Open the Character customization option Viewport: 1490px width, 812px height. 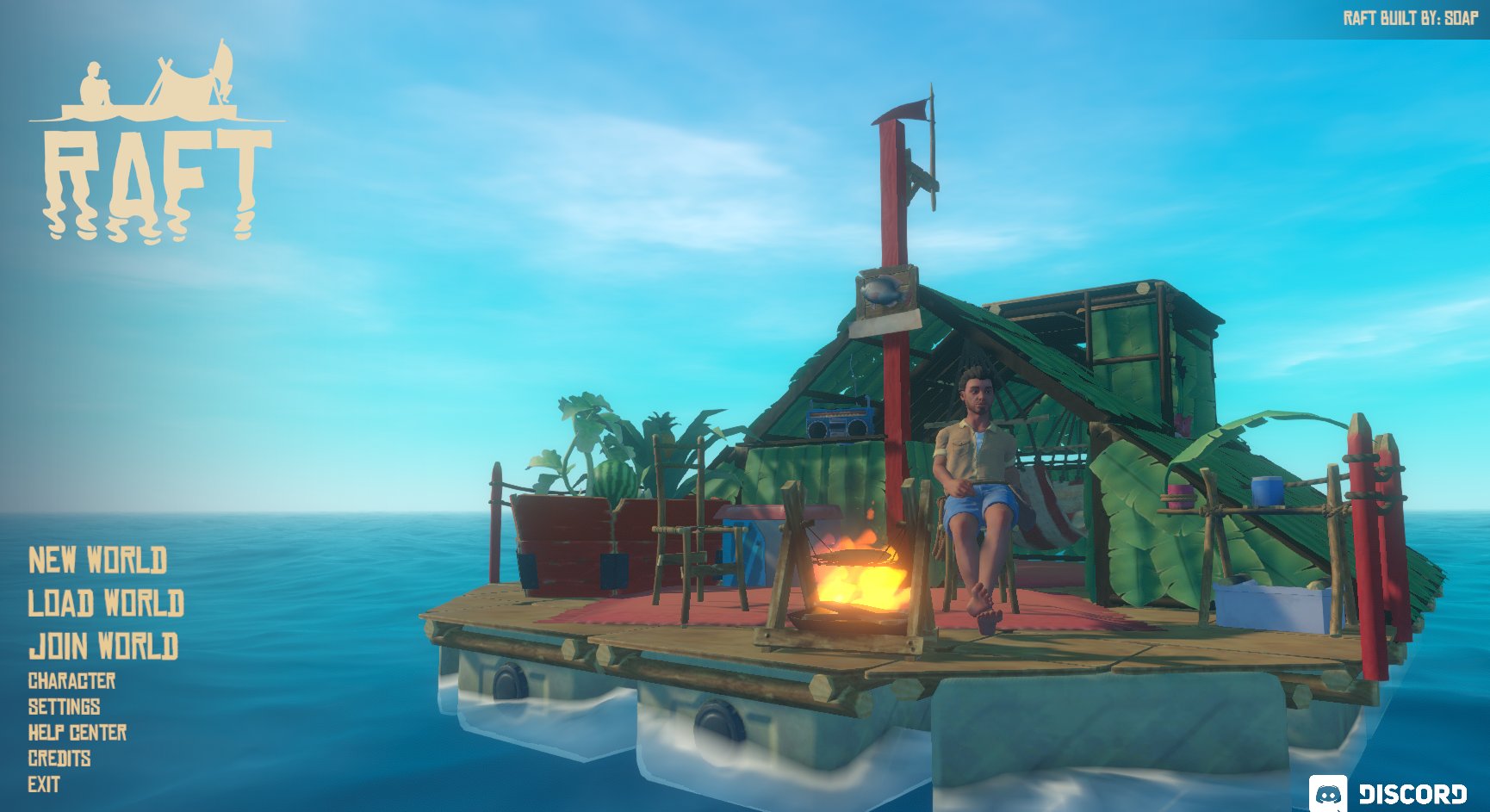[x=72, y=681]
